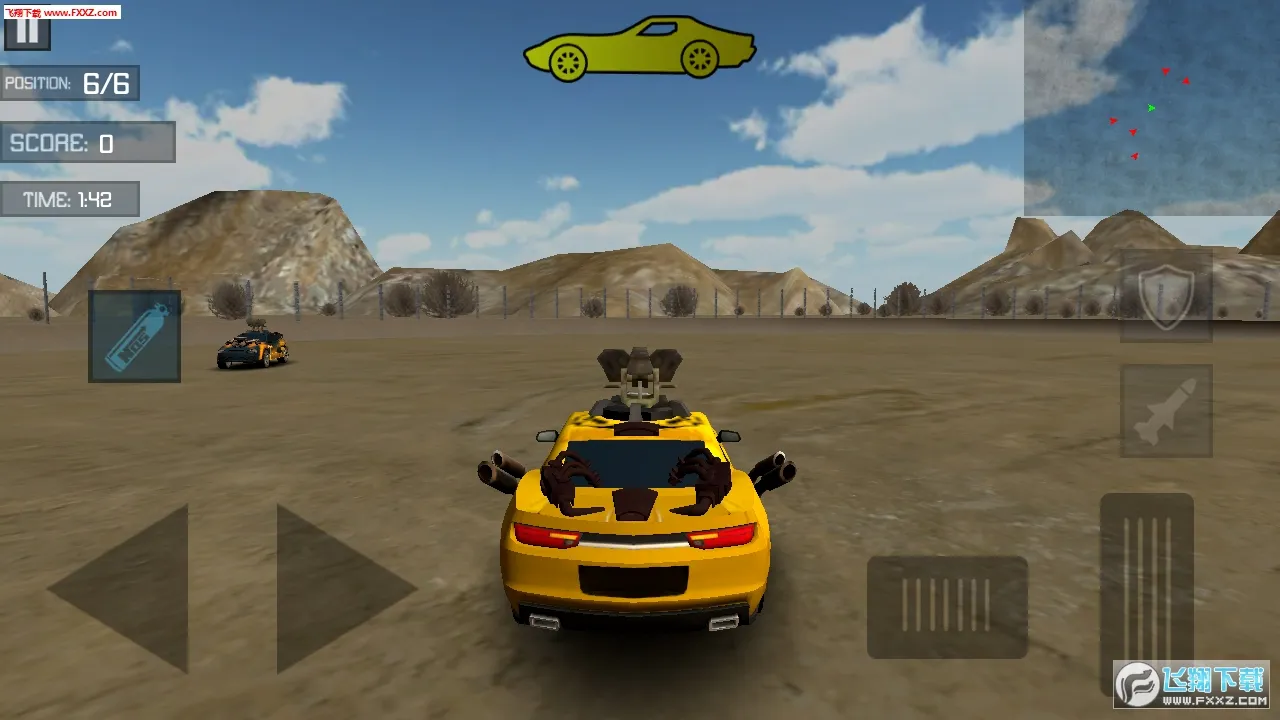1280x720 pixels.
Task: Click the POSITION 6/6 indicator
Action: tap(70, 84)
